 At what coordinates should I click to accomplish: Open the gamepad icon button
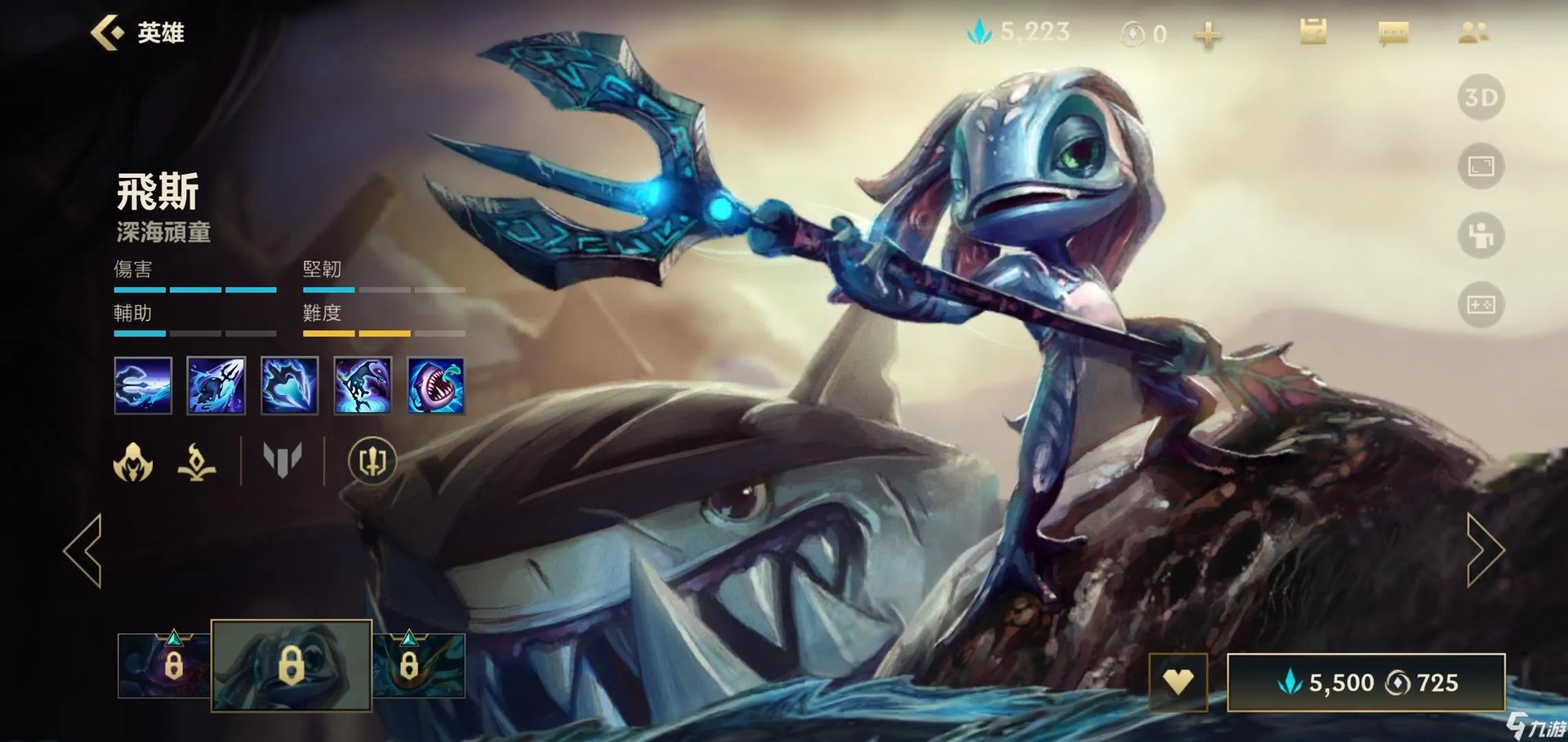tap(1481, 304)
